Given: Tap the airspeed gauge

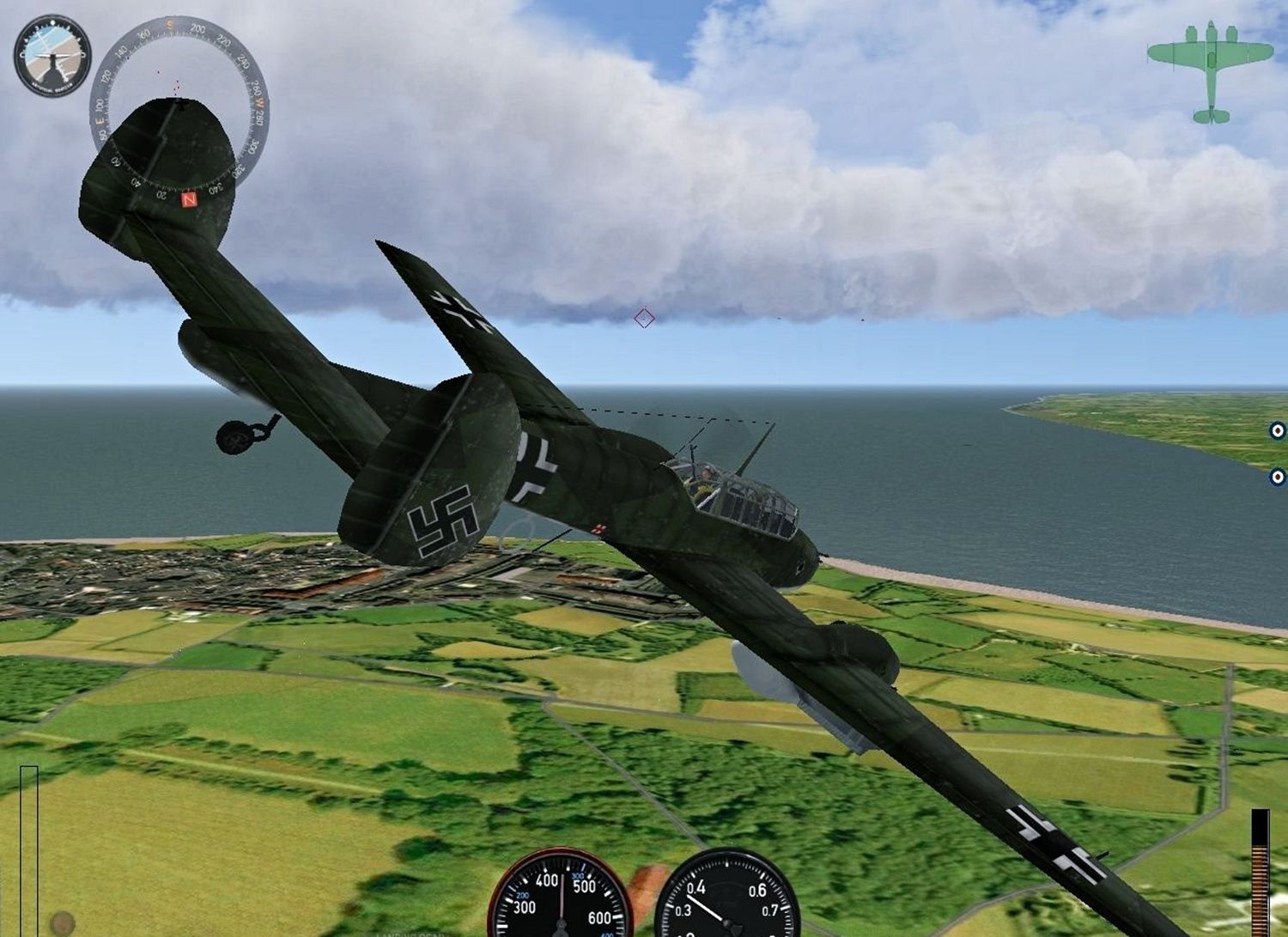Looking at the screenshot, I should point(560,896).
